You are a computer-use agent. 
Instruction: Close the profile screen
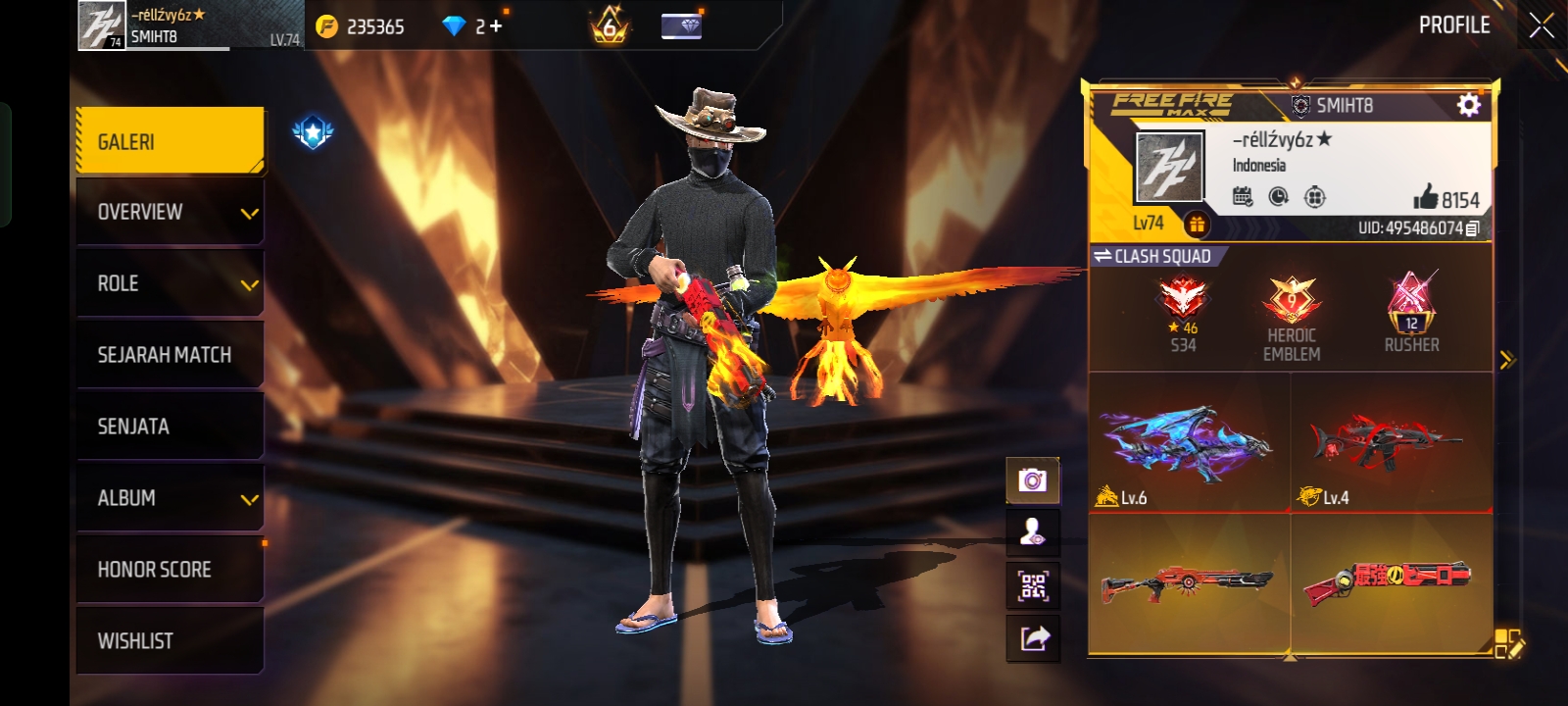coord(1542,25)
